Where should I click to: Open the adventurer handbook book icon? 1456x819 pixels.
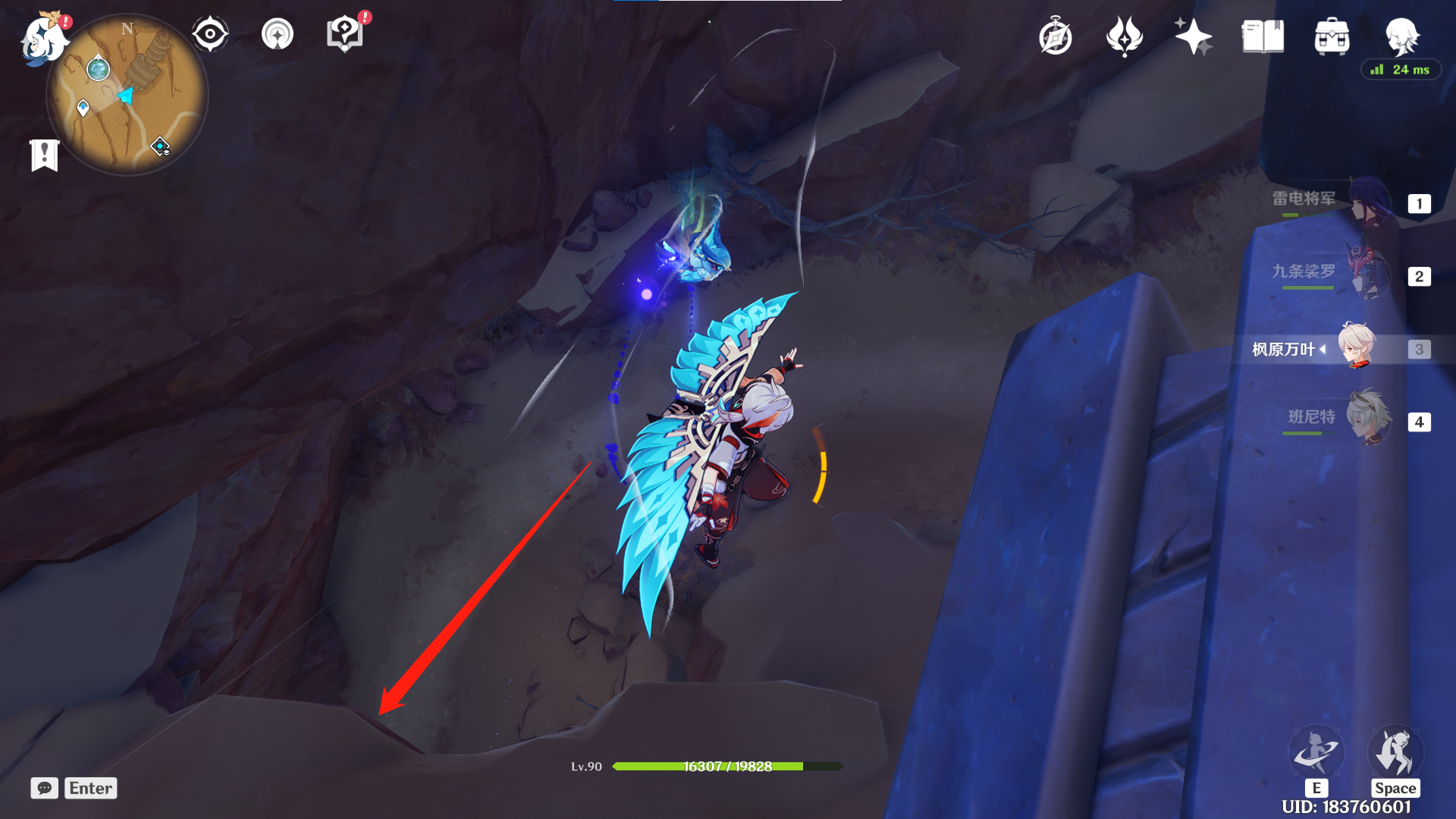point(1263,36)
